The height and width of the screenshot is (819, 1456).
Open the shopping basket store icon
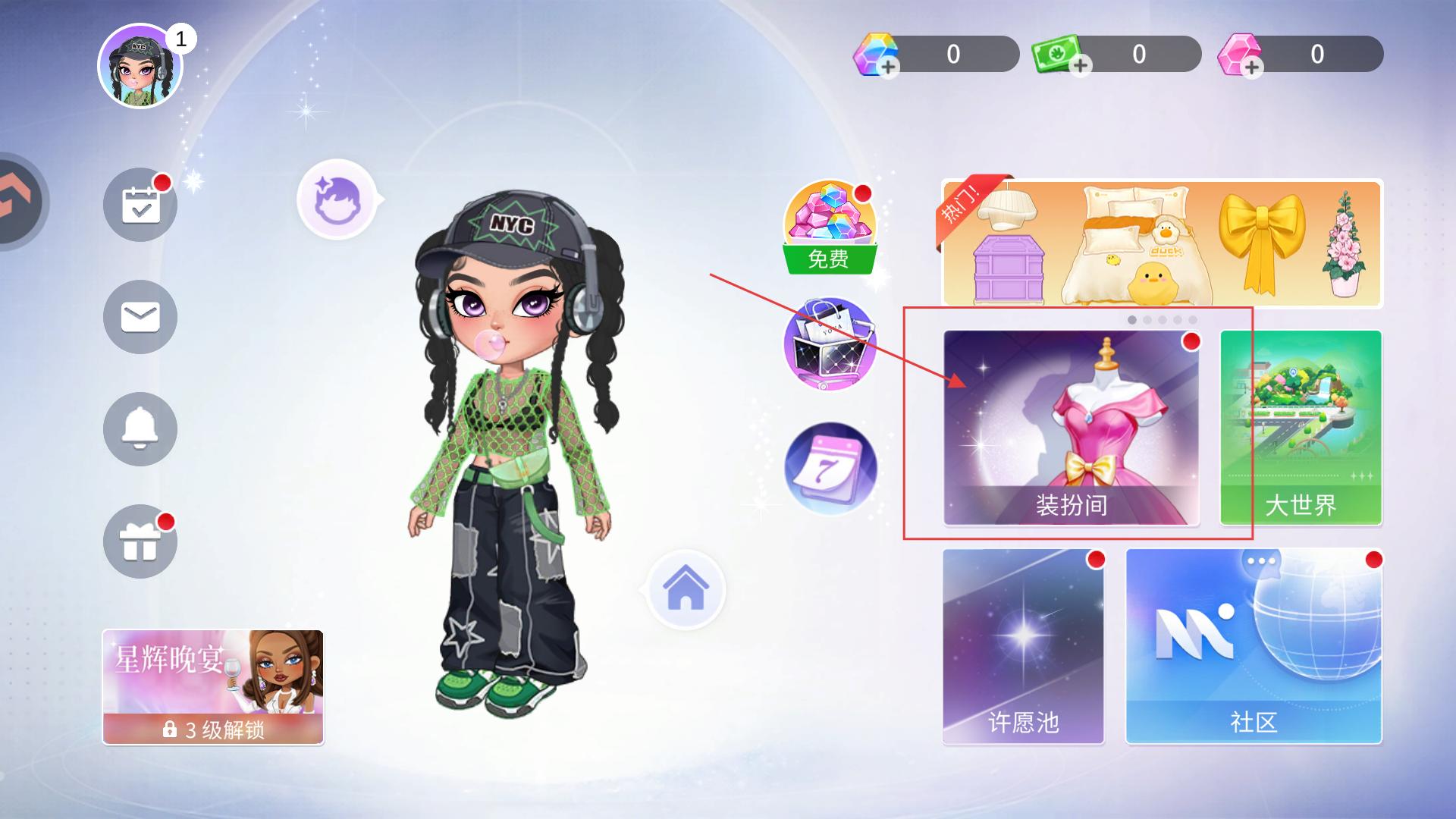click(x=829, y=344)
